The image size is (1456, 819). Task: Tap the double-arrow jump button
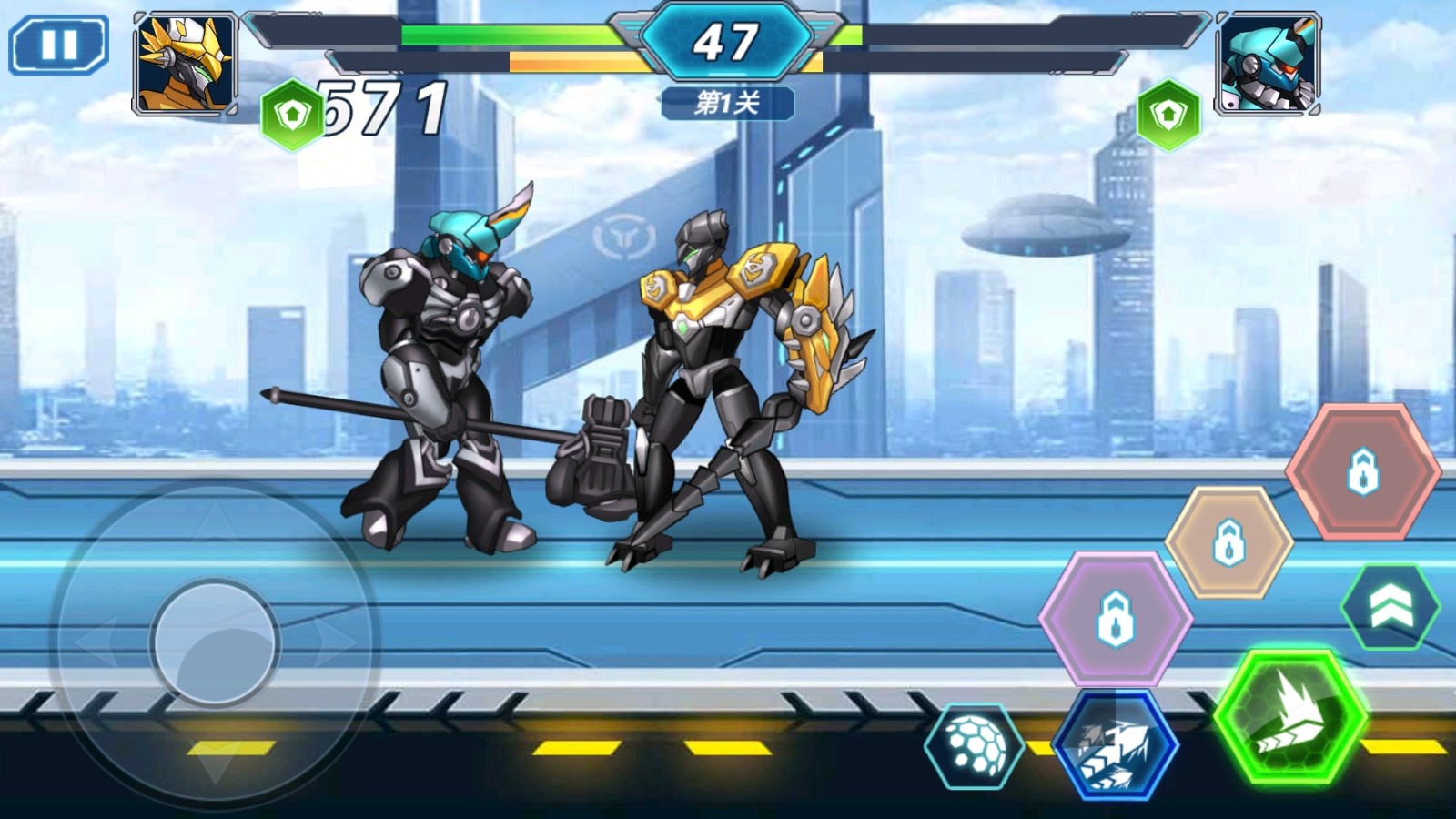[1390, 607]
